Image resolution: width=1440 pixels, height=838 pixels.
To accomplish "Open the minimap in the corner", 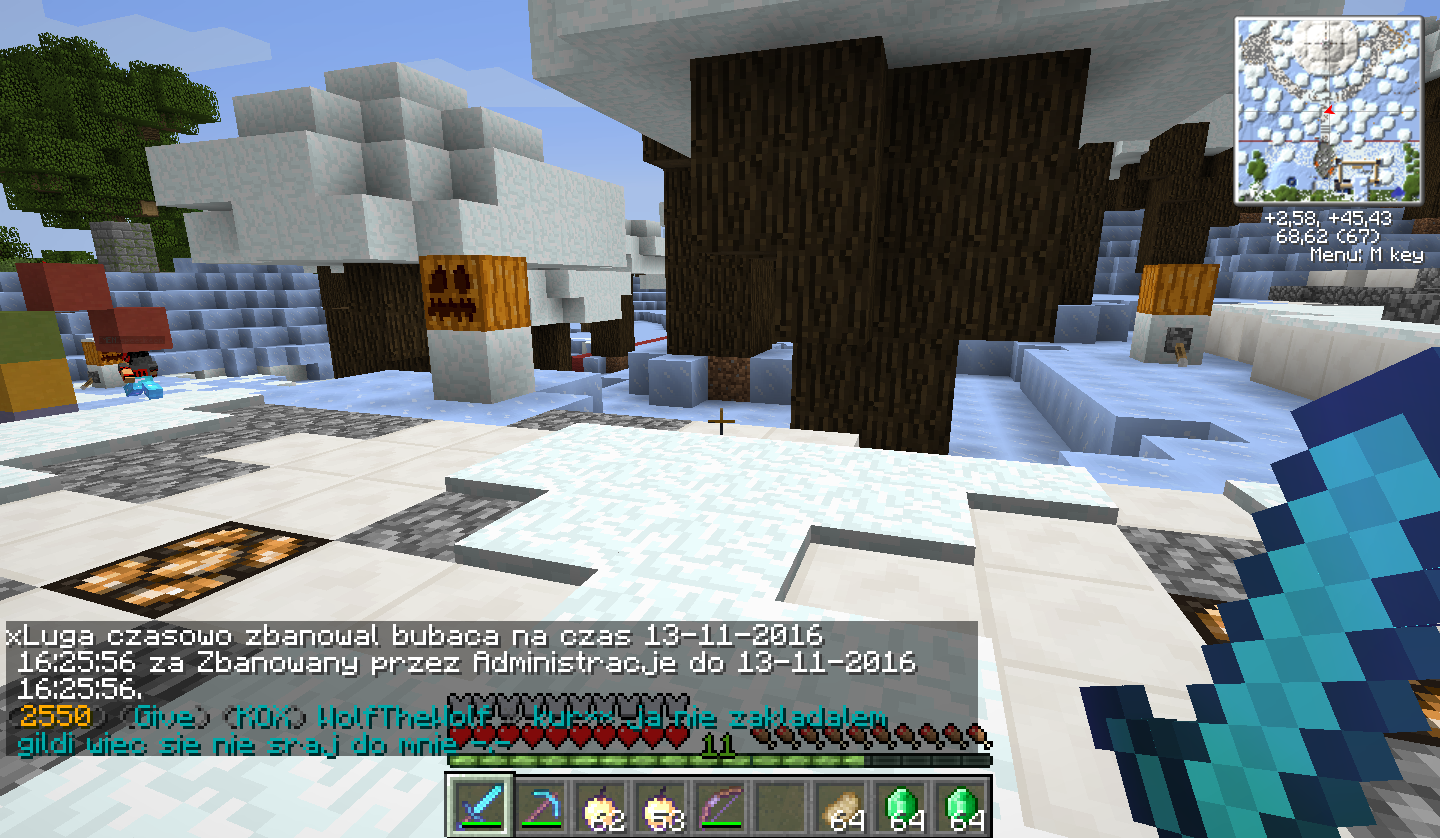I will pos(1330,110).
